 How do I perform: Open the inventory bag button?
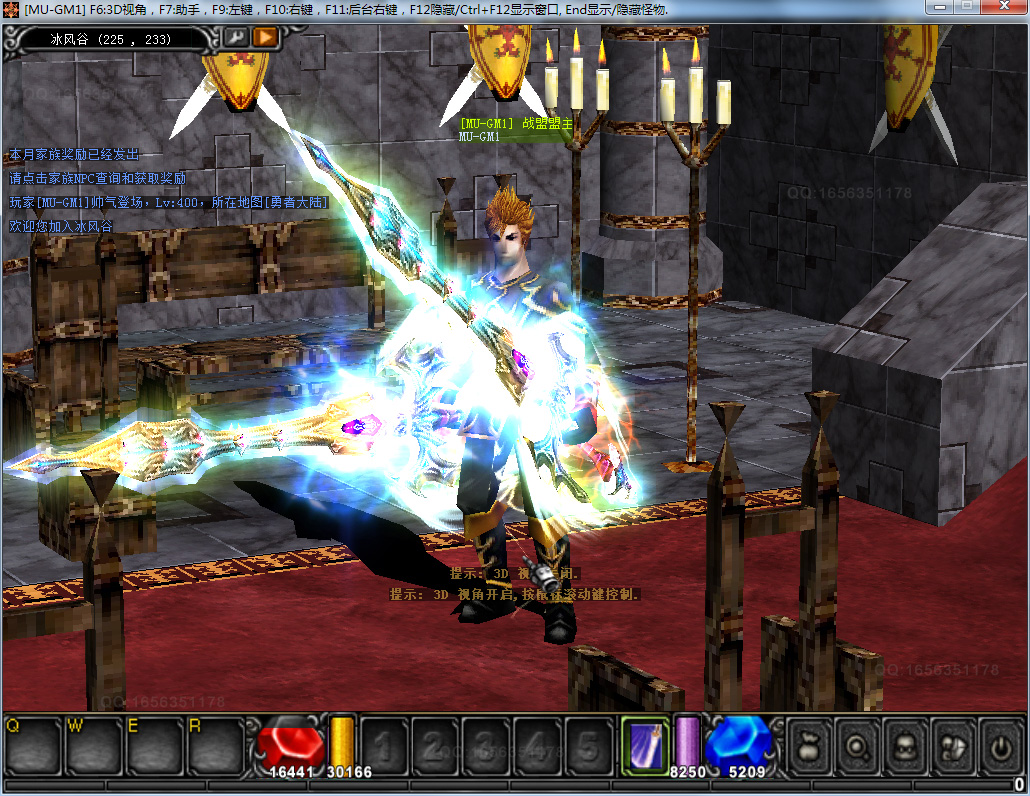(x=808, y=746)
